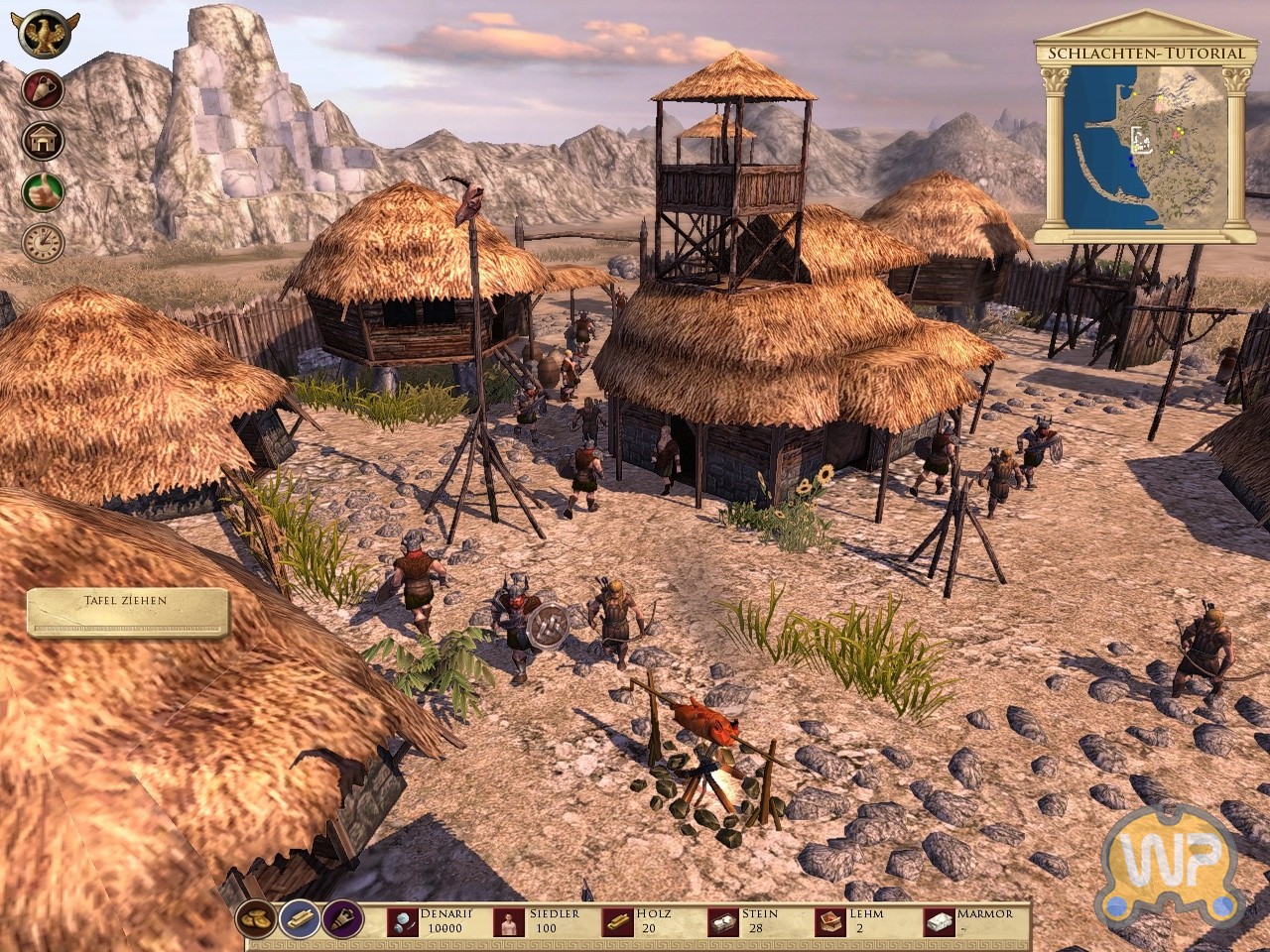The width and height of the screenshot is (1270, 952).
Task: Show the third round resource category tab
Action: pos(342,920)
